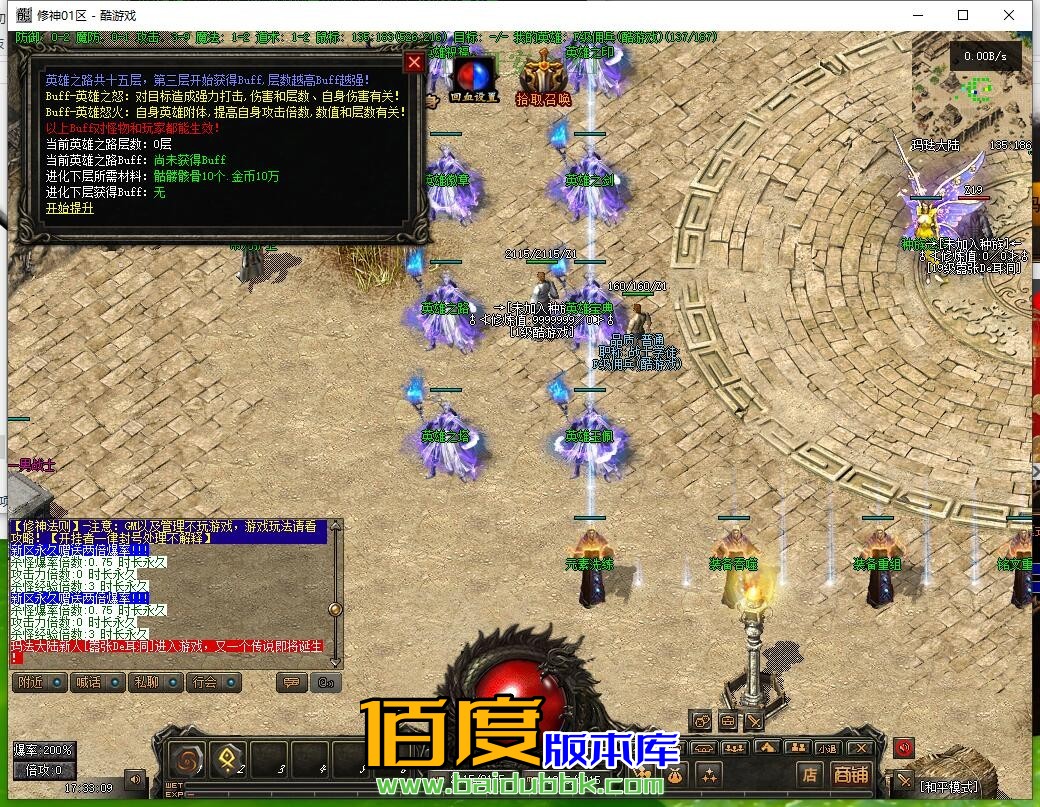The width and height of the screenshot is (1040, 807).
Task: Select the orange swirl skill in slot 1
Action: coord(187,759)
